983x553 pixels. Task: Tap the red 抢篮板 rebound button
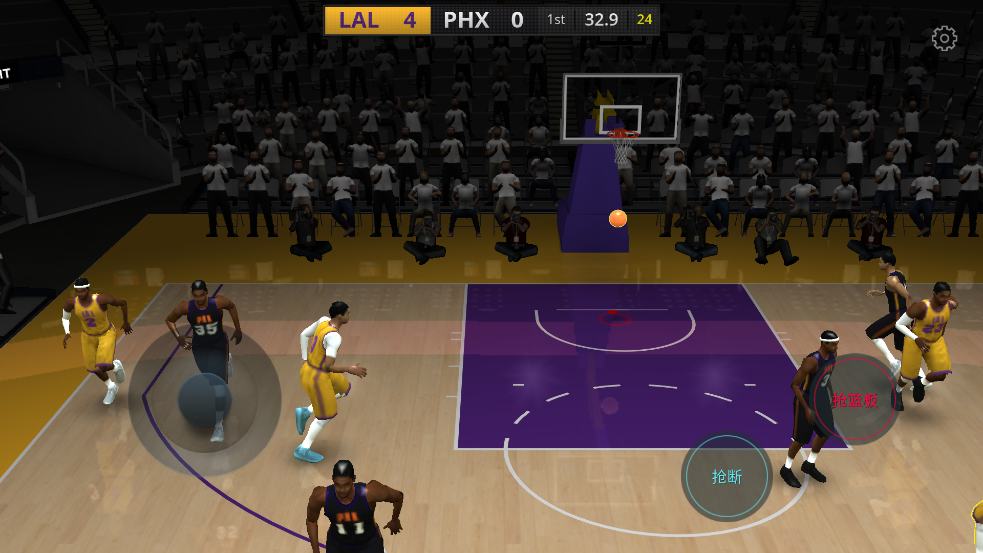click(856, 400)
